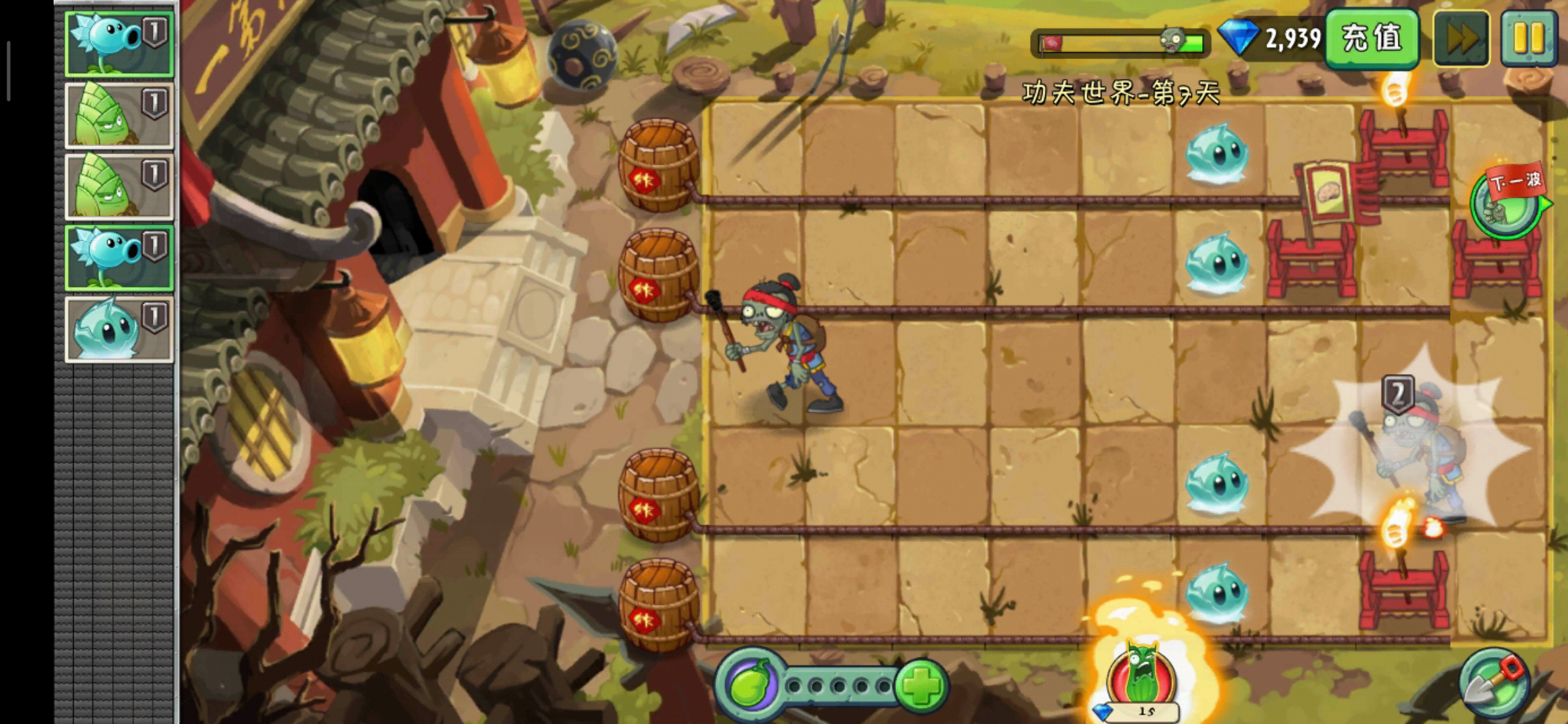Toggle the fast-forward speed button
The image size is (1568, 724).
1461,38
